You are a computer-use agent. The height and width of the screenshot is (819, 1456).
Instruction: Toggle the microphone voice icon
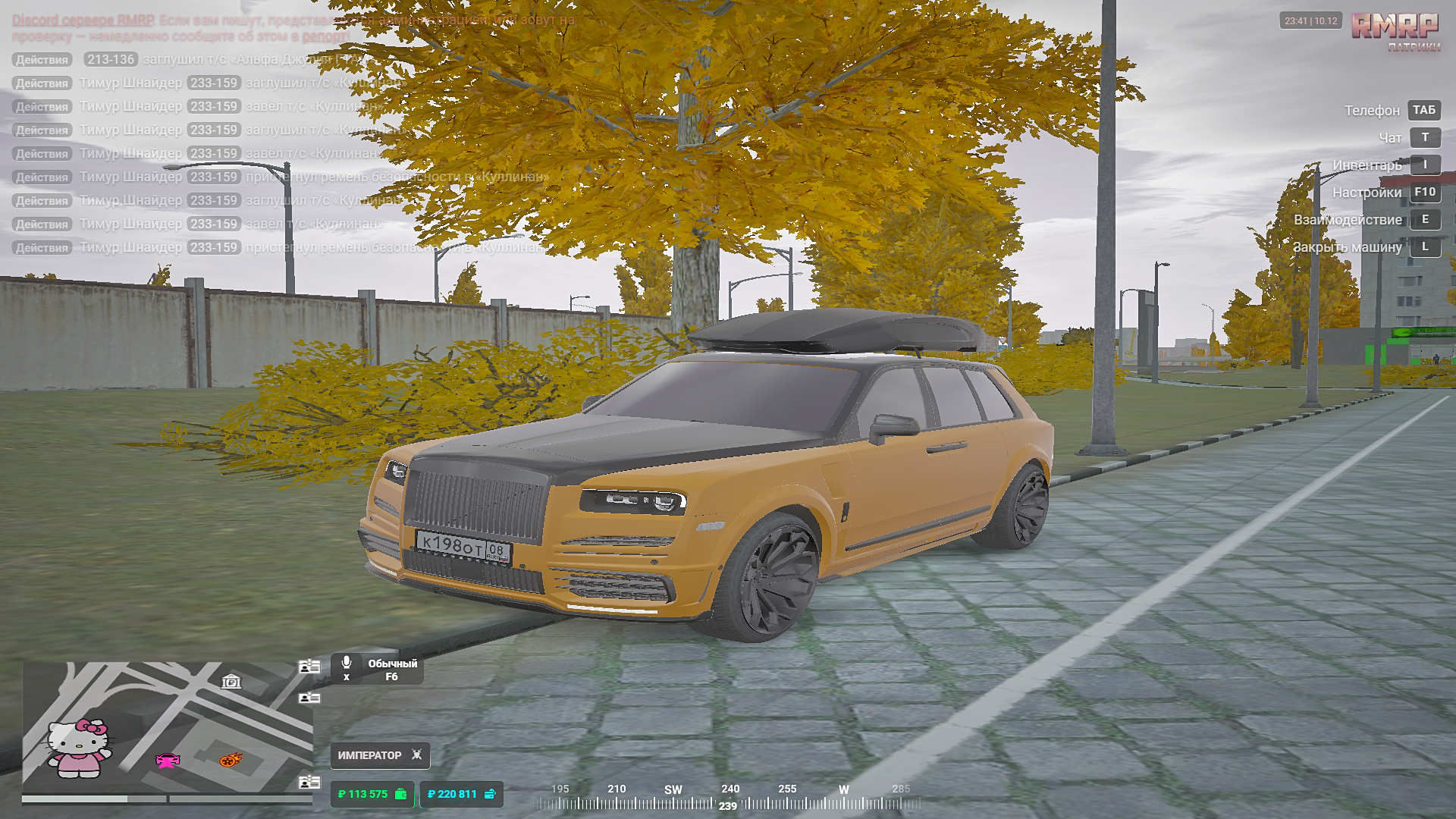[x=347, y=664]
